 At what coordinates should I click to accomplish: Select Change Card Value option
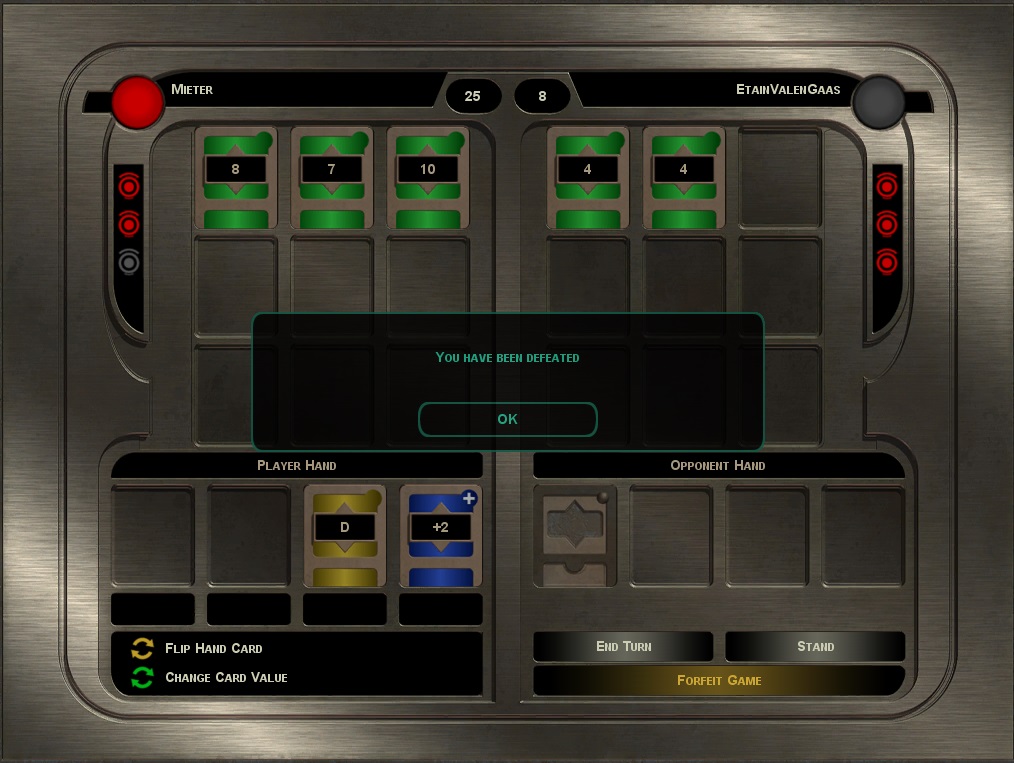[225, 678]
